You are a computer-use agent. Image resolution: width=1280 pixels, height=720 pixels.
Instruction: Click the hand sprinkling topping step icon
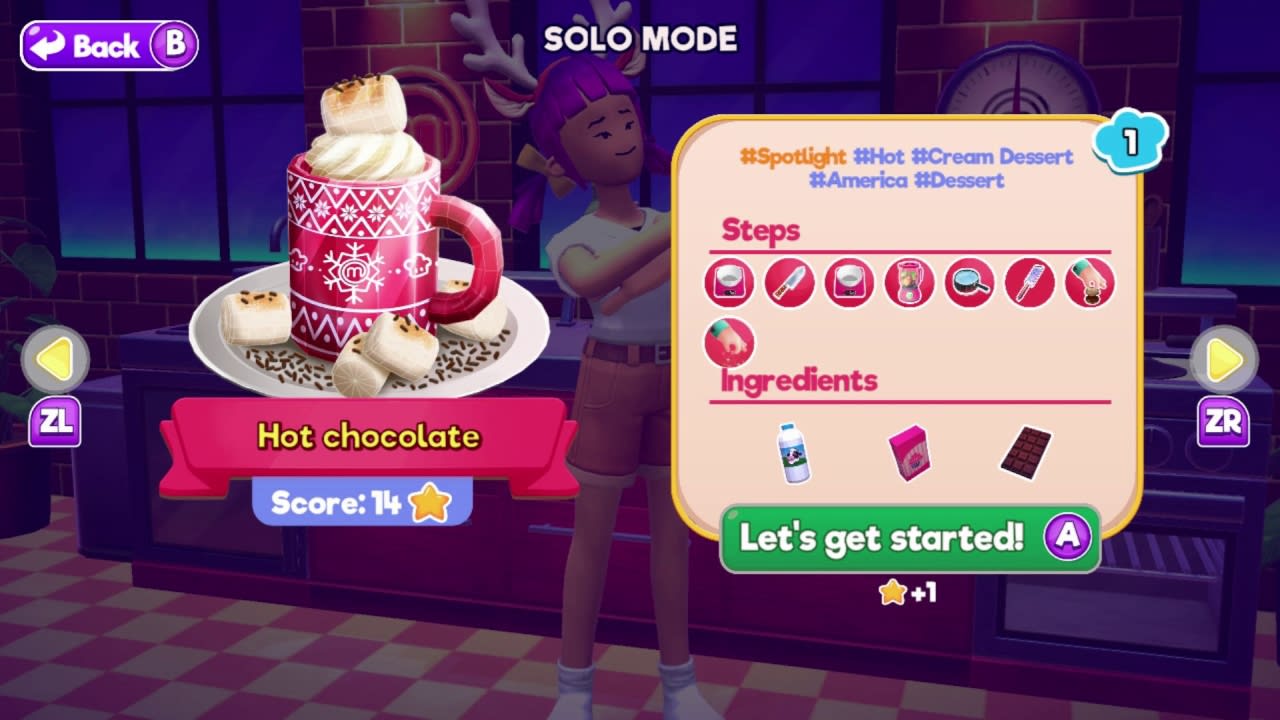click(1088, 283)
